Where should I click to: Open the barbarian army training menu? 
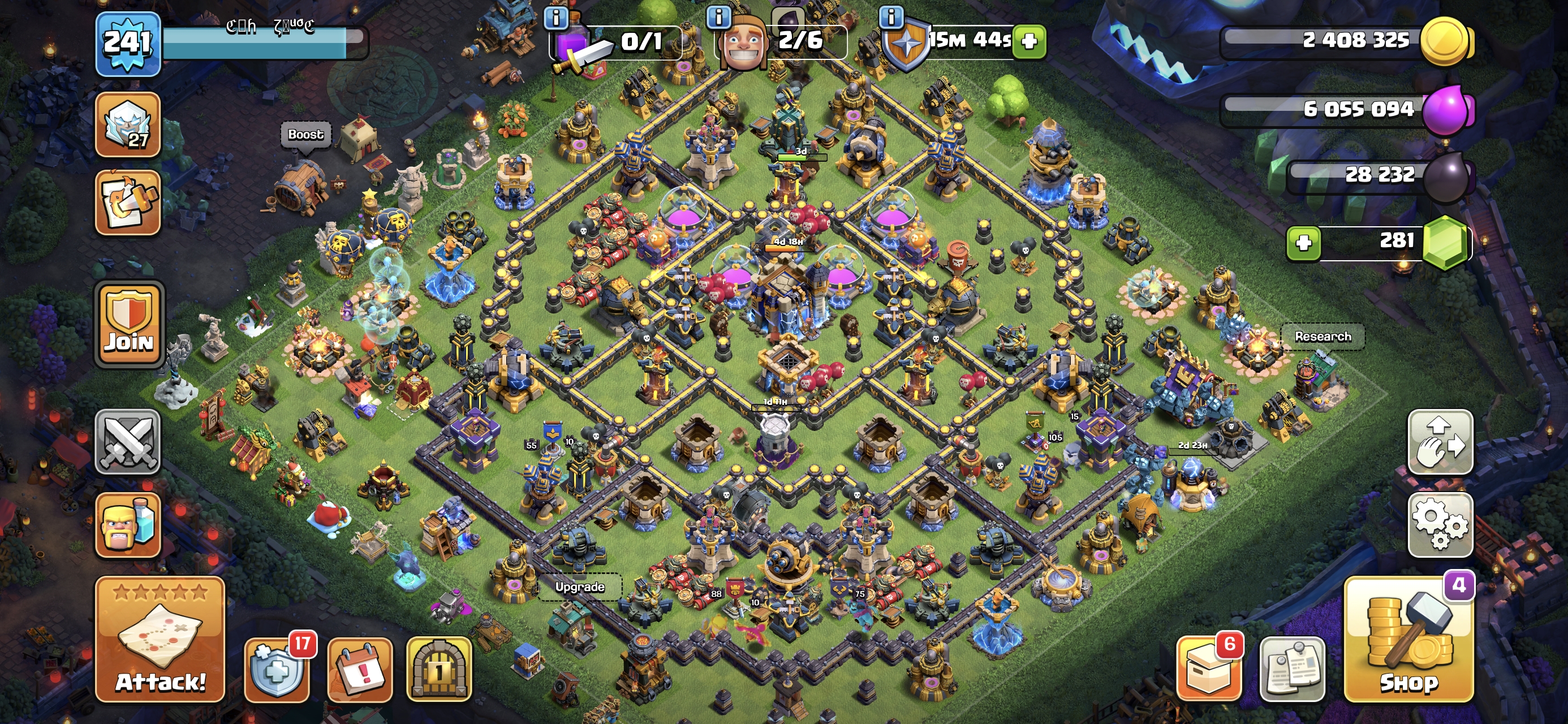tap(128, 524)
